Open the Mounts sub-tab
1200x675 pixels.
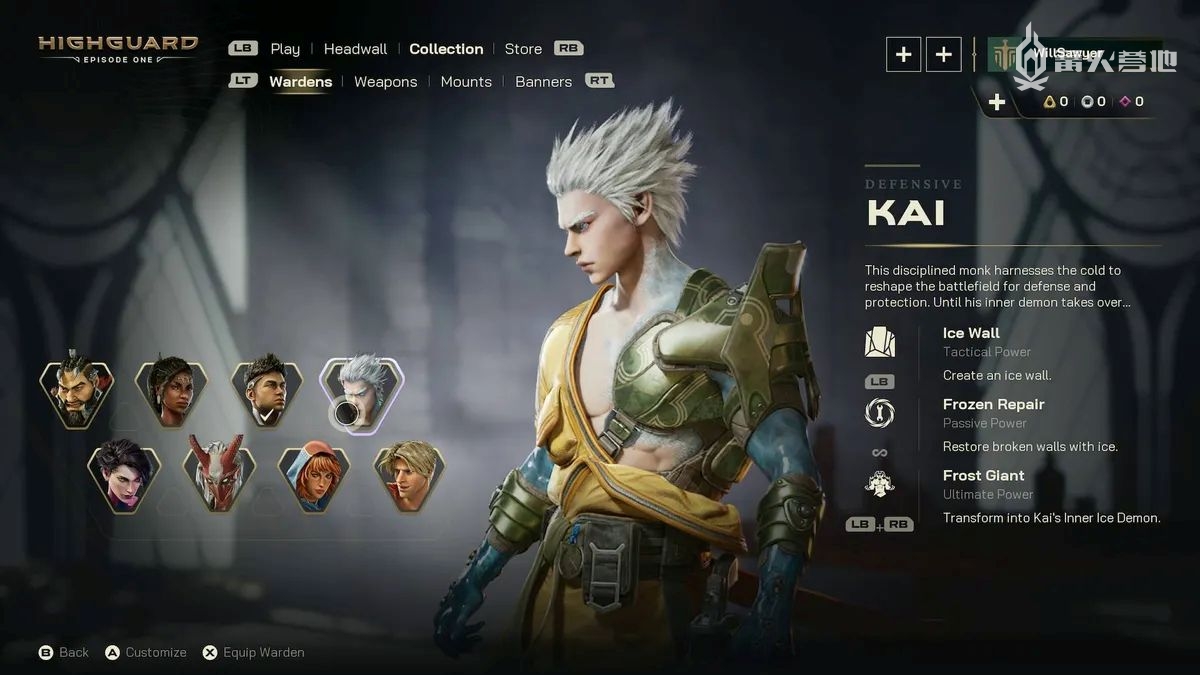pos(466,82)
